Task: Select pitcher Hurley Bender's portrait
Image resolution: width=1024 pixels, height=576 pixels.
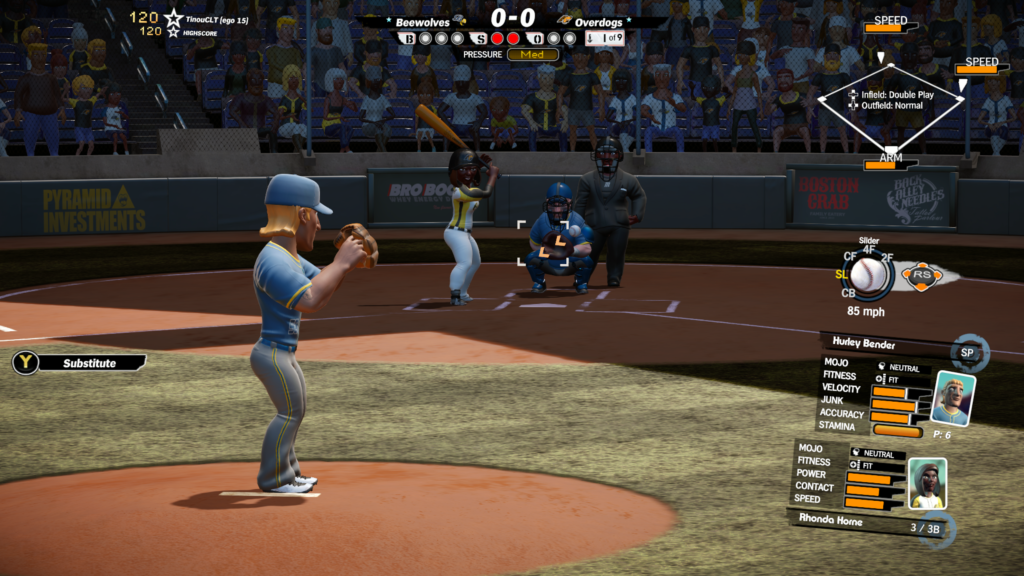Action: (x=952, y=399)
